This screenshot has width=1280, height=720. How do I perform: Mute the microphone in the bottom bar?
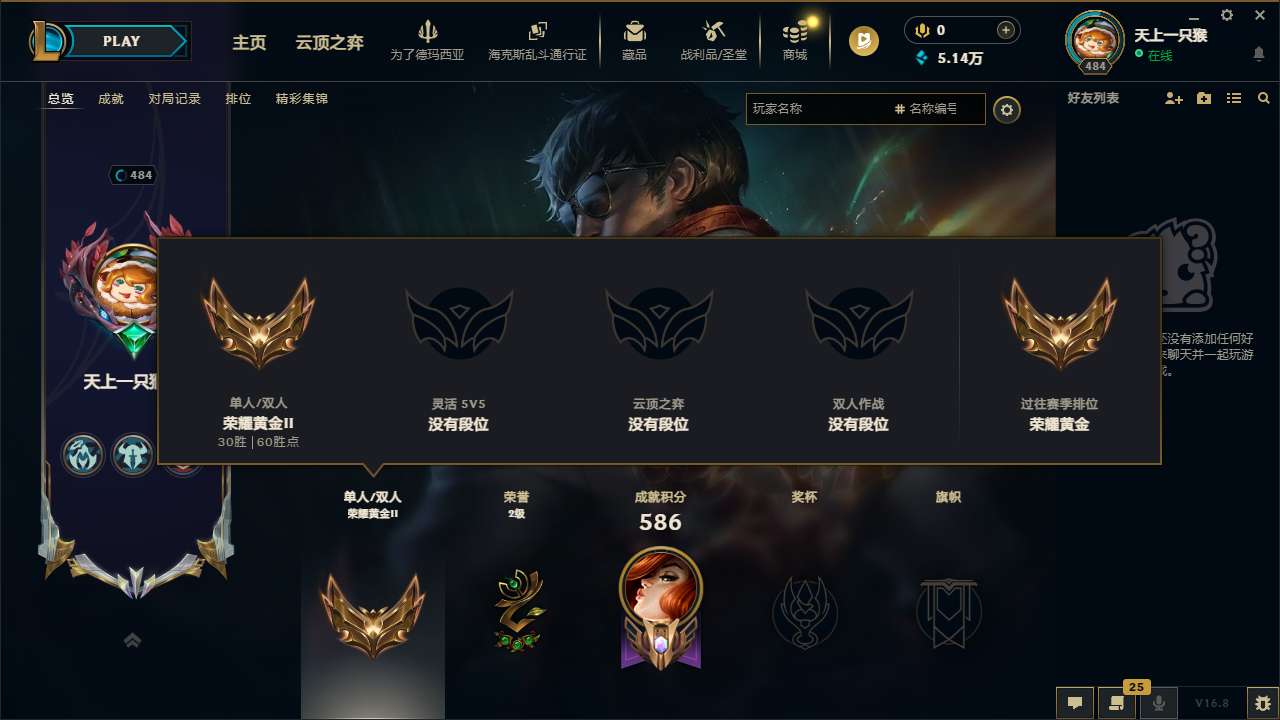pyautogui.click(x=1159, y=703)
